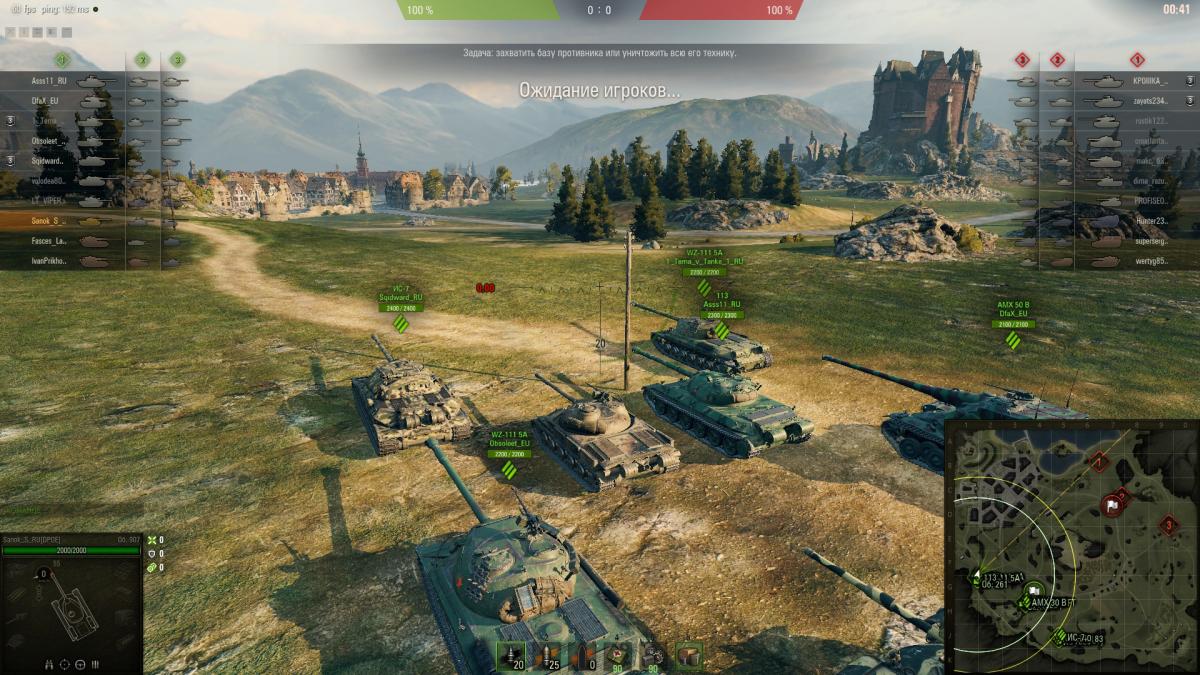This screenshot has height=675, width=1200.
Task: Click the minimap in the corner
Action: coord(1071,546)
